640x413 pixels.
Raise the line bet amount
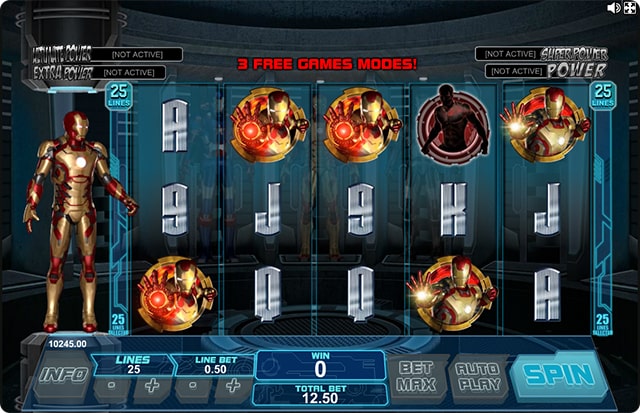[x=234, y=385]
